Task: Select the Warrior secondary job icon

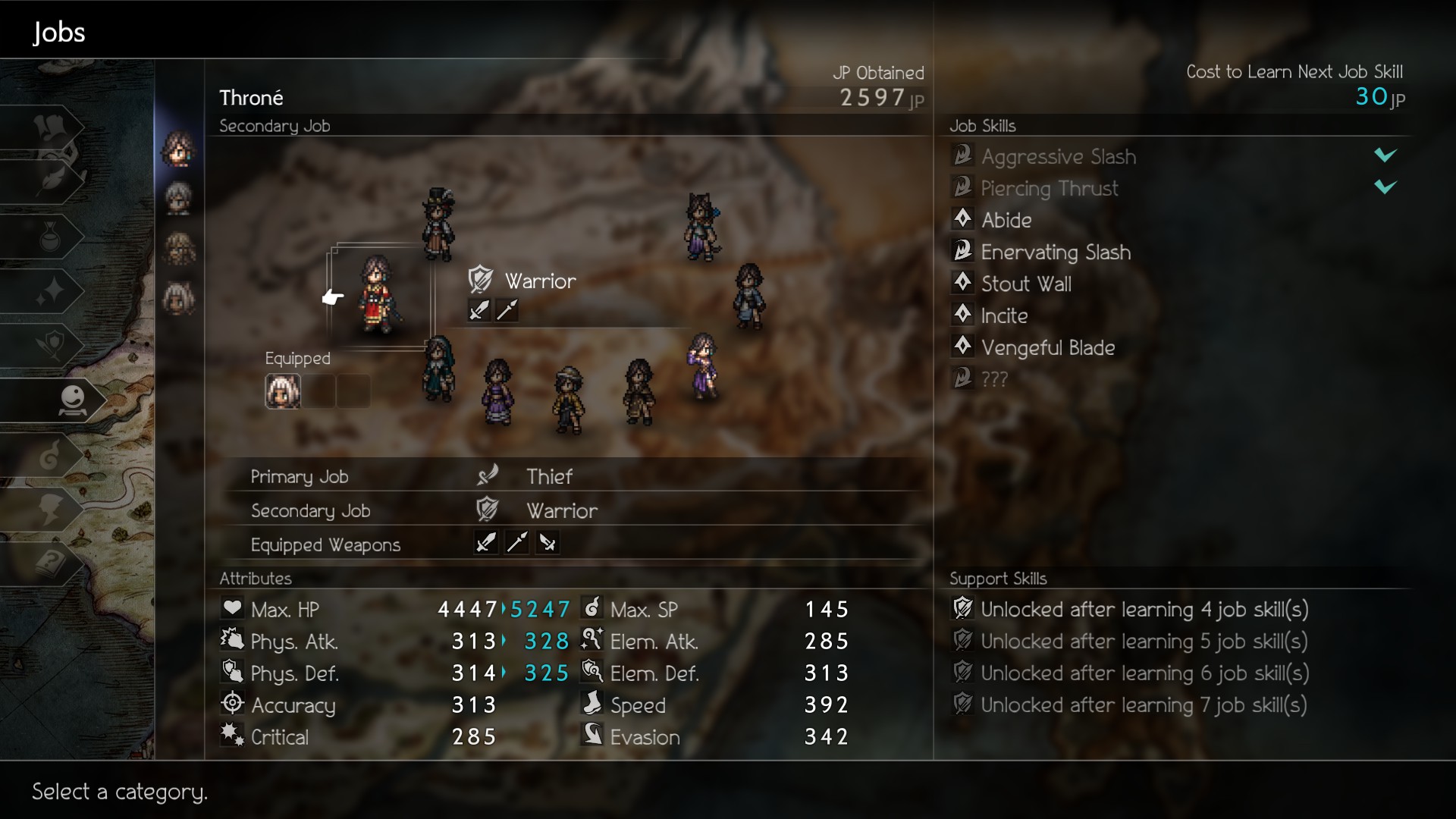Action: coord(480,280)
